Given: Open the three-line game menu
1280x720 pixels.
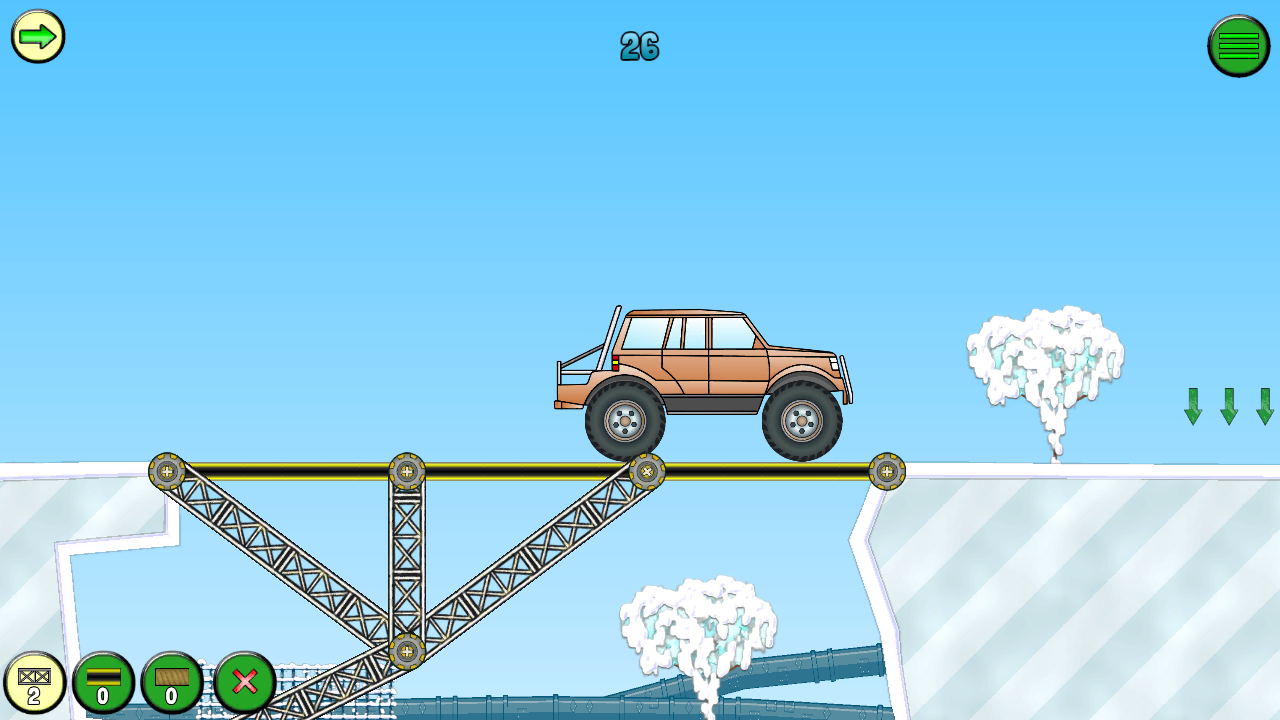Looking at the screenshot, I should [x=1238, y=45].
